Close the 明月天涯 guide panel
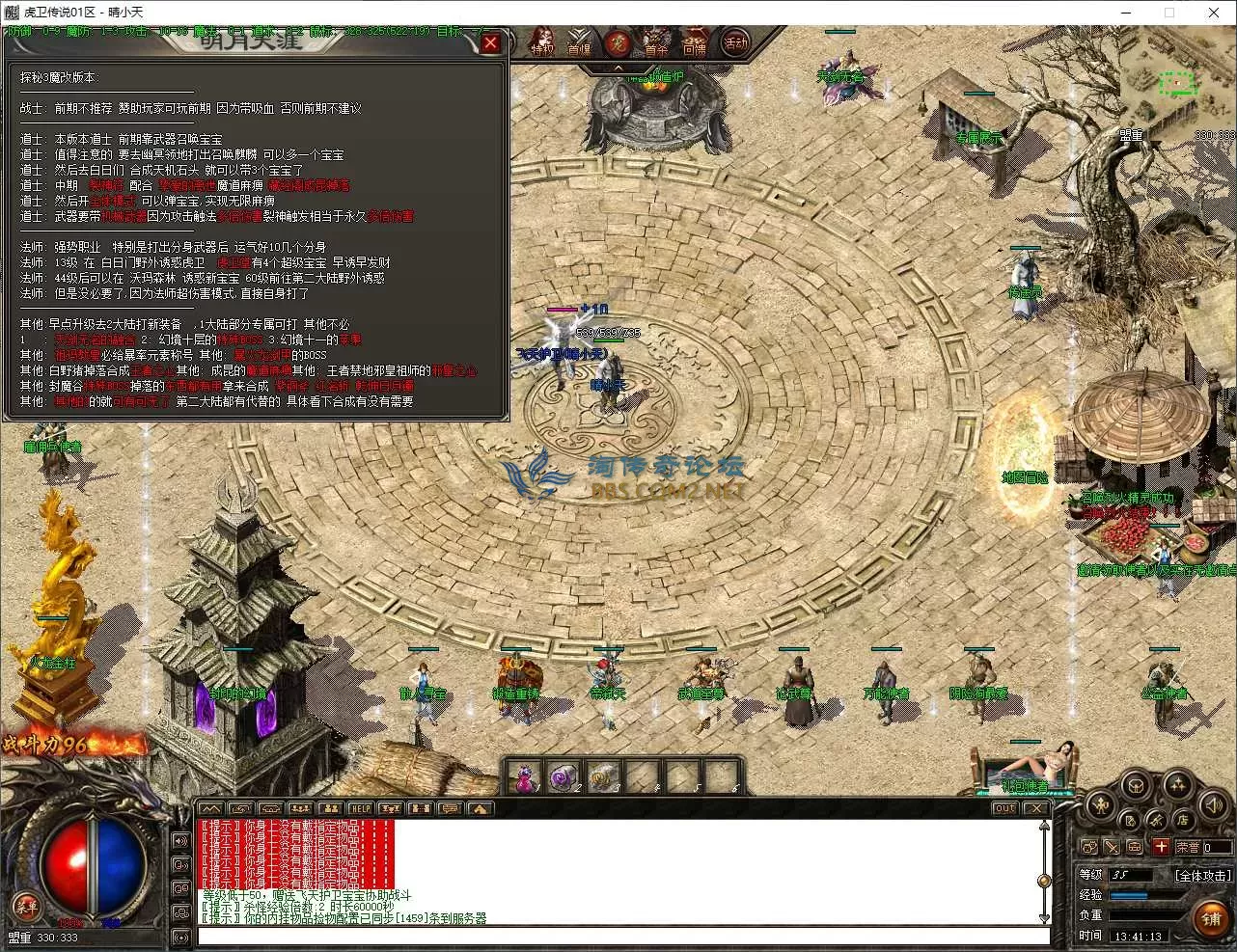Screen dimensions: 1237x952 point(490,42)
